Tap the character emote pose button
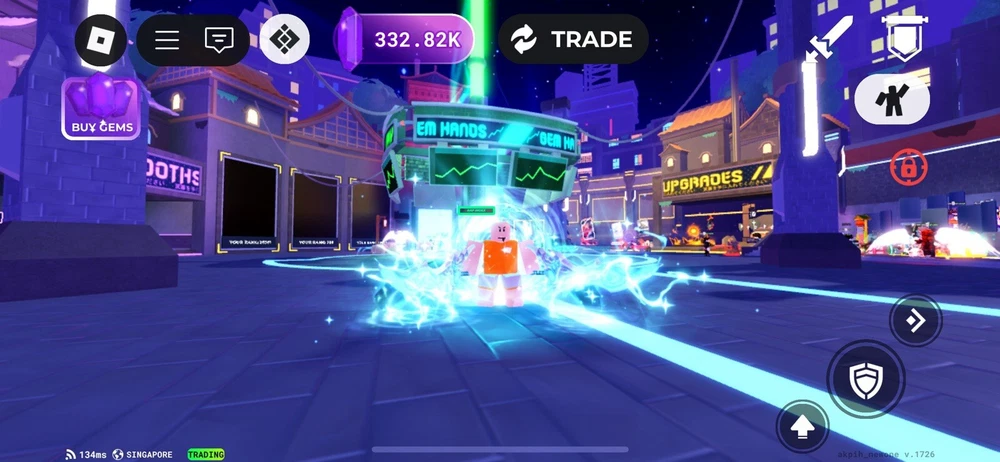 point(892,99)
